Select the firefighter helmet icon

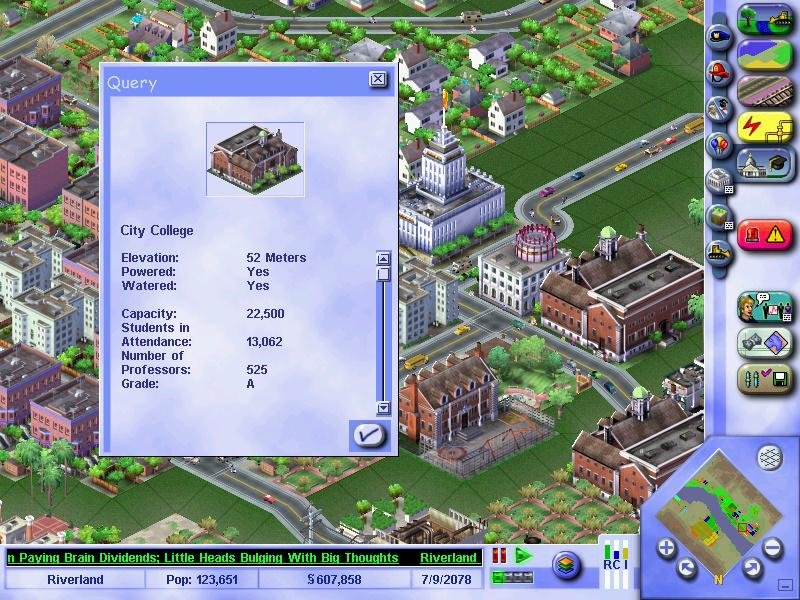[716, 71]
